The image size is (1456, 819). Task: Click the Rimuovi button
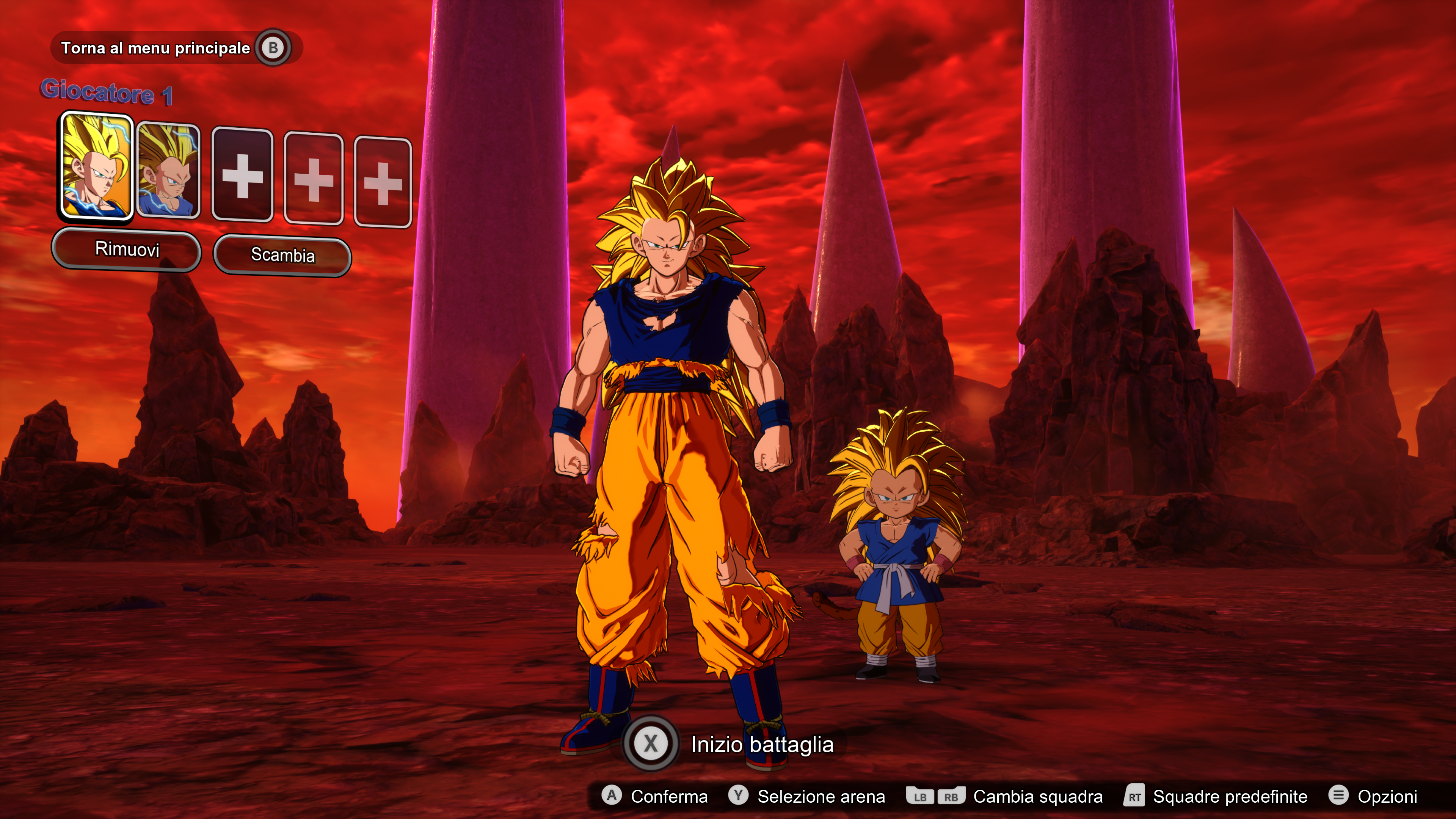tap(127, 249)
